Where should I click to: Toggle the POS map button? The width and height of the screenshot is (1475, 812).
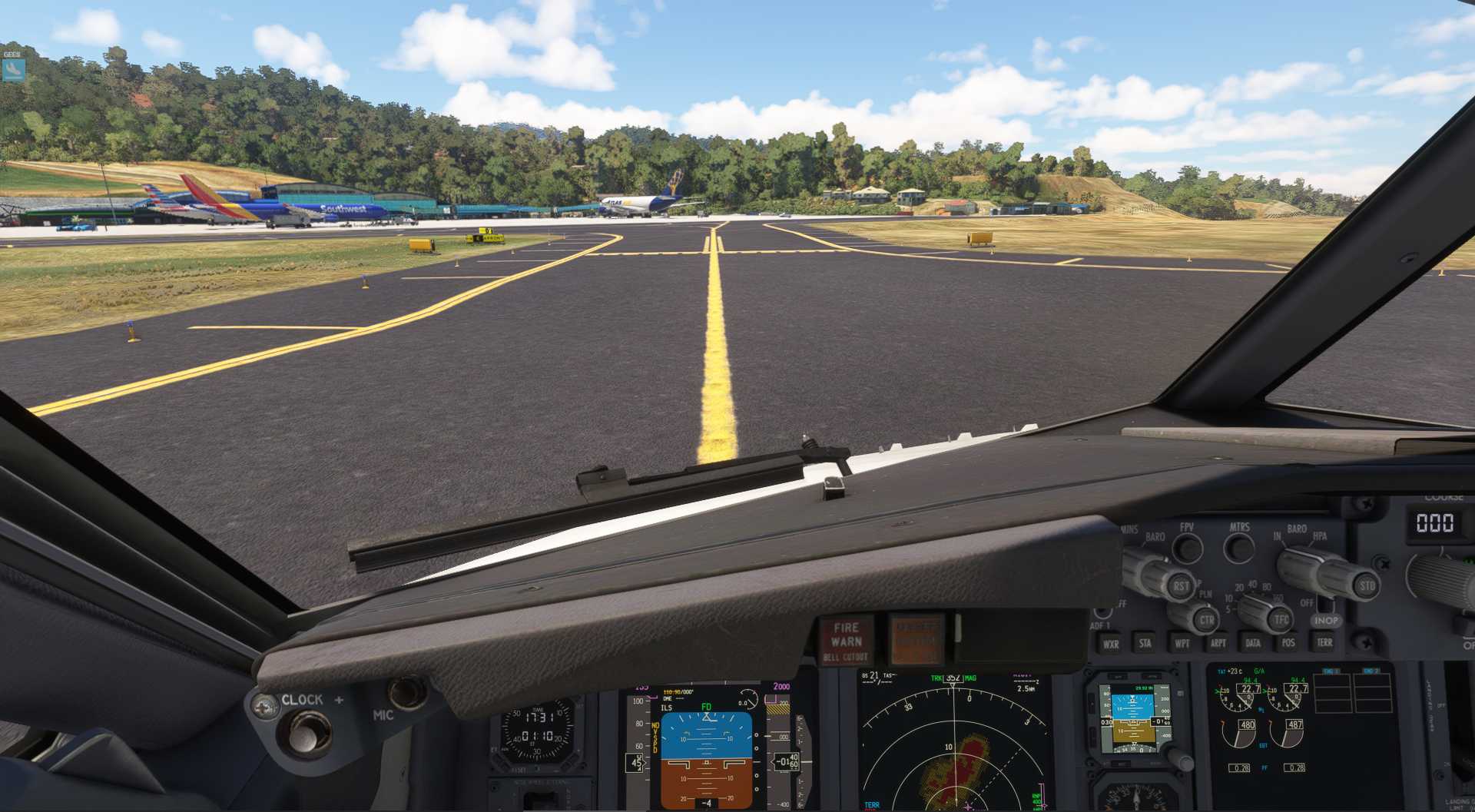coord(1288,643)
